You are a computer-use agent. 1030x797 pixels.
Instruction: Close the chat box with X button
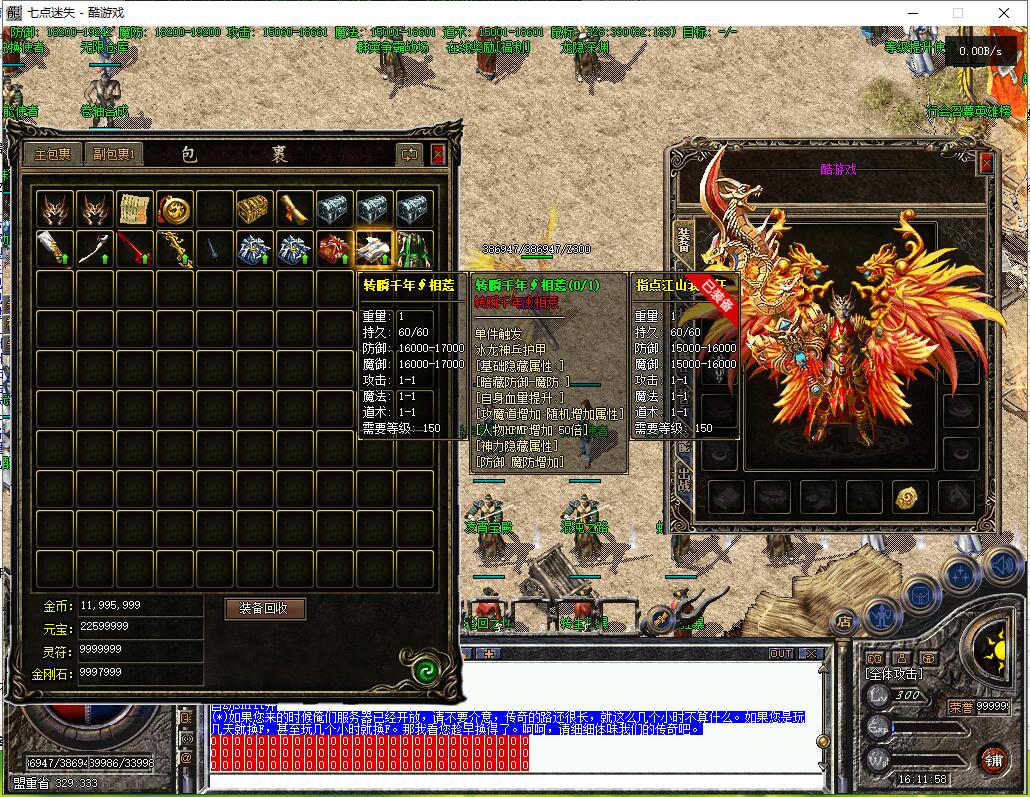point(812,654)
